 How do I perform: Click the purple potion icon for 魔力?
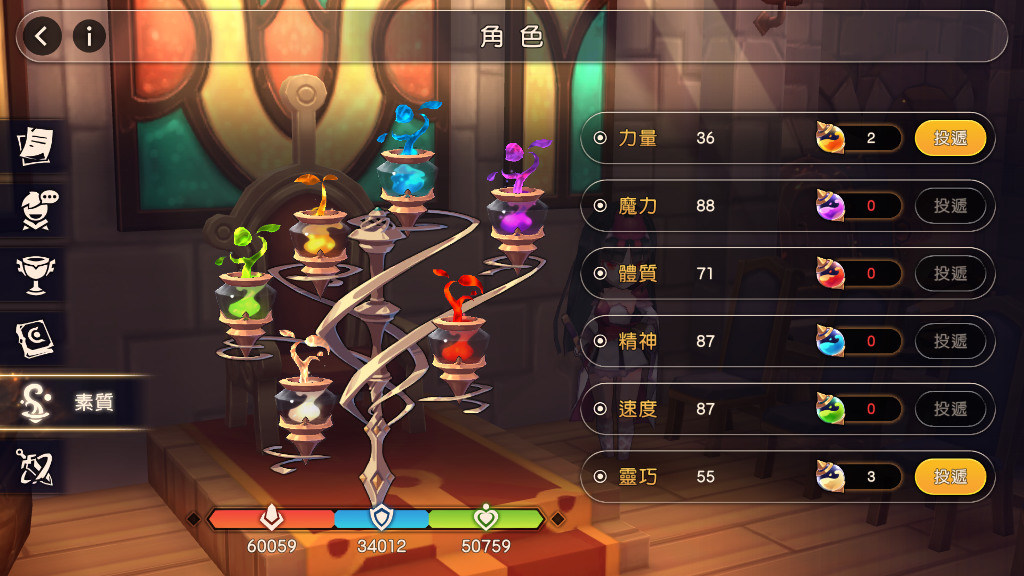(831, 206)
